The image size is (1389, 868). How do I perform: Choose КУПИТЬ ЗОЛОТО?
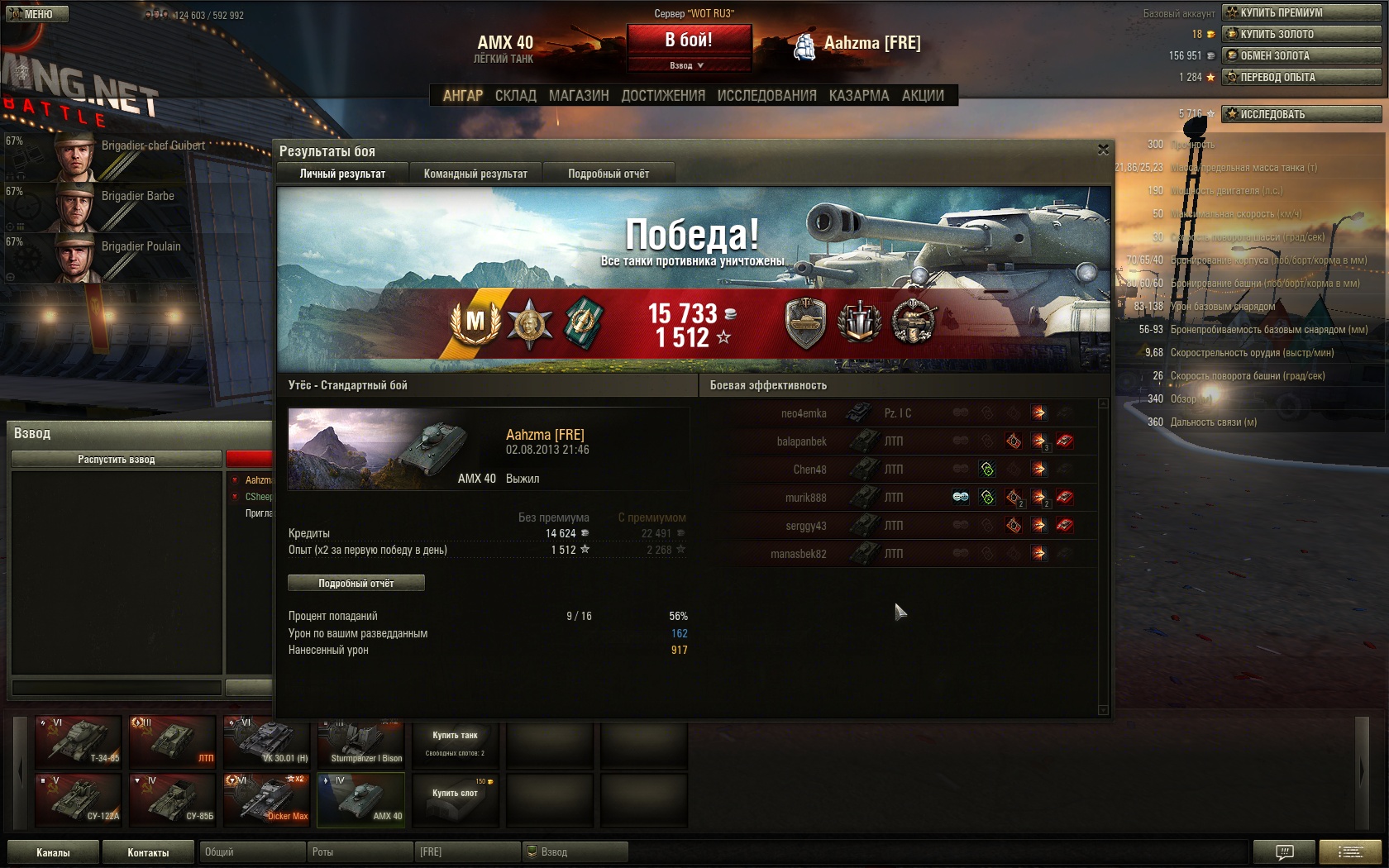pyautogui.click(x=1301, y=34)
